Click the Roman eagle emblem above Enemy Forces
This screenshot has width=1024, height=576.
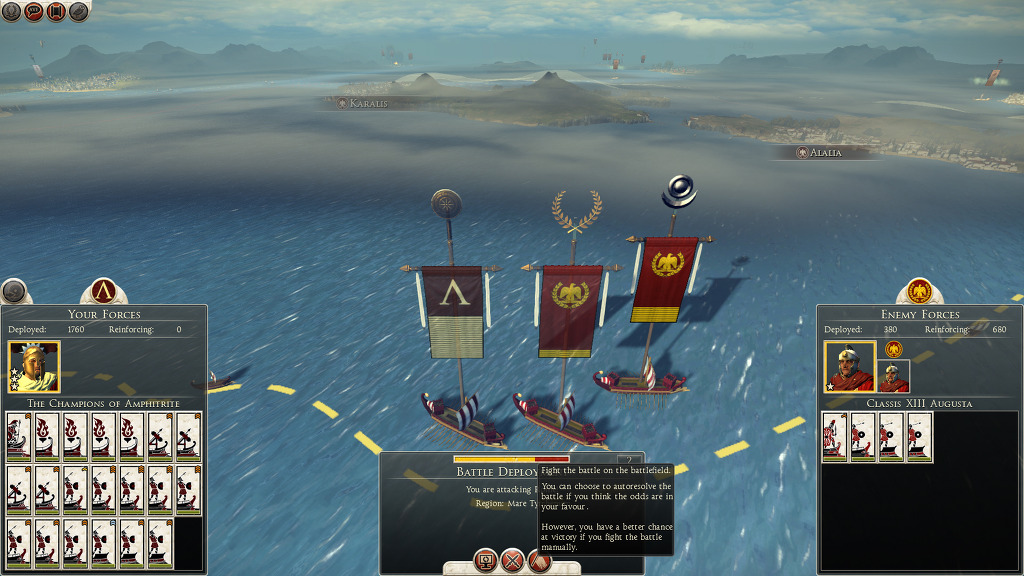[x=919, y=291]
